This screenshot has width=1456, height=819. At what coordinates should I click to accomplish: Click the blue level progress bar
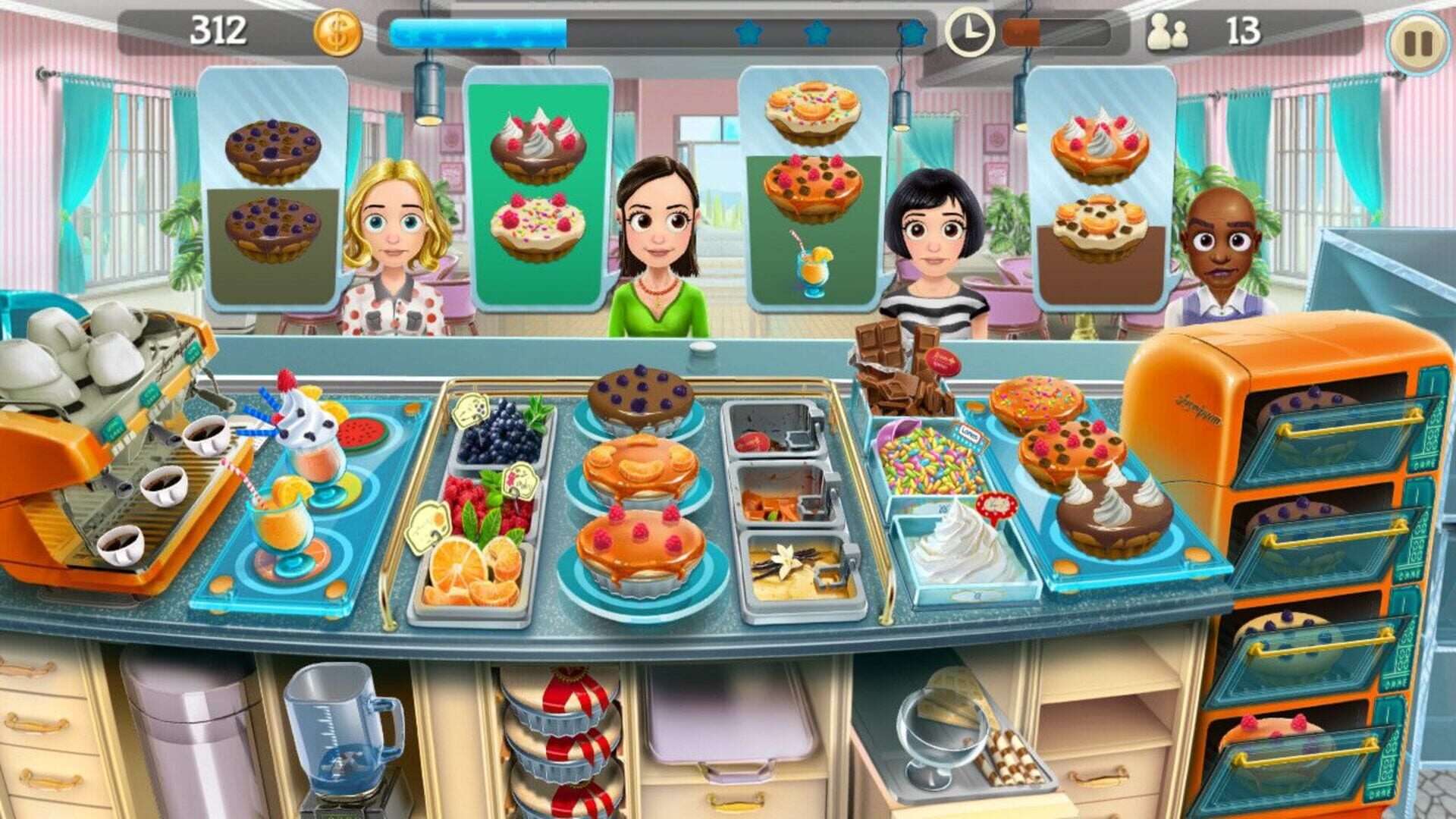coord(478,30)
